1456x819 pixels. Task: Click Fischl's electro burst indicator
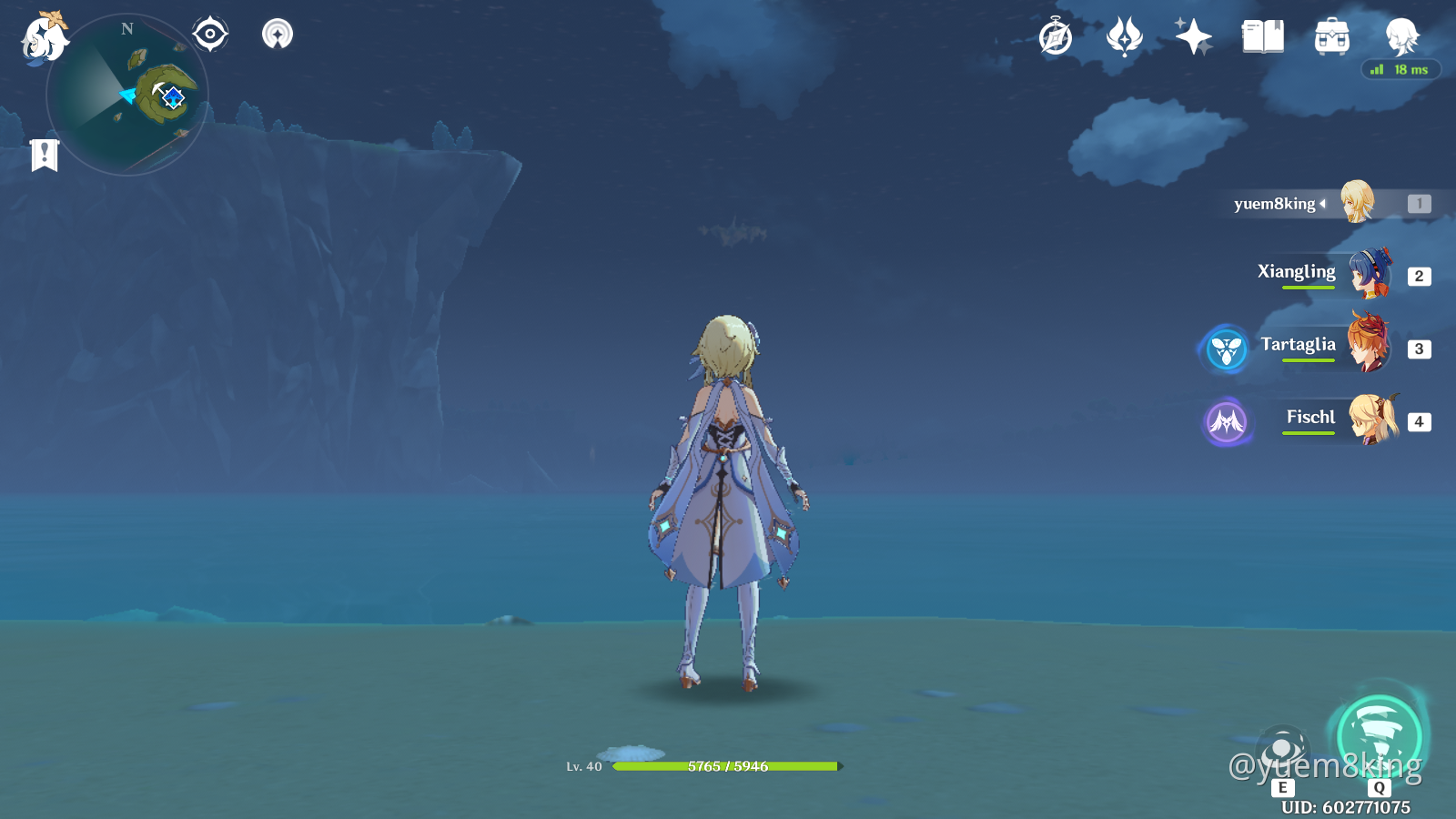coord(1228,421)
